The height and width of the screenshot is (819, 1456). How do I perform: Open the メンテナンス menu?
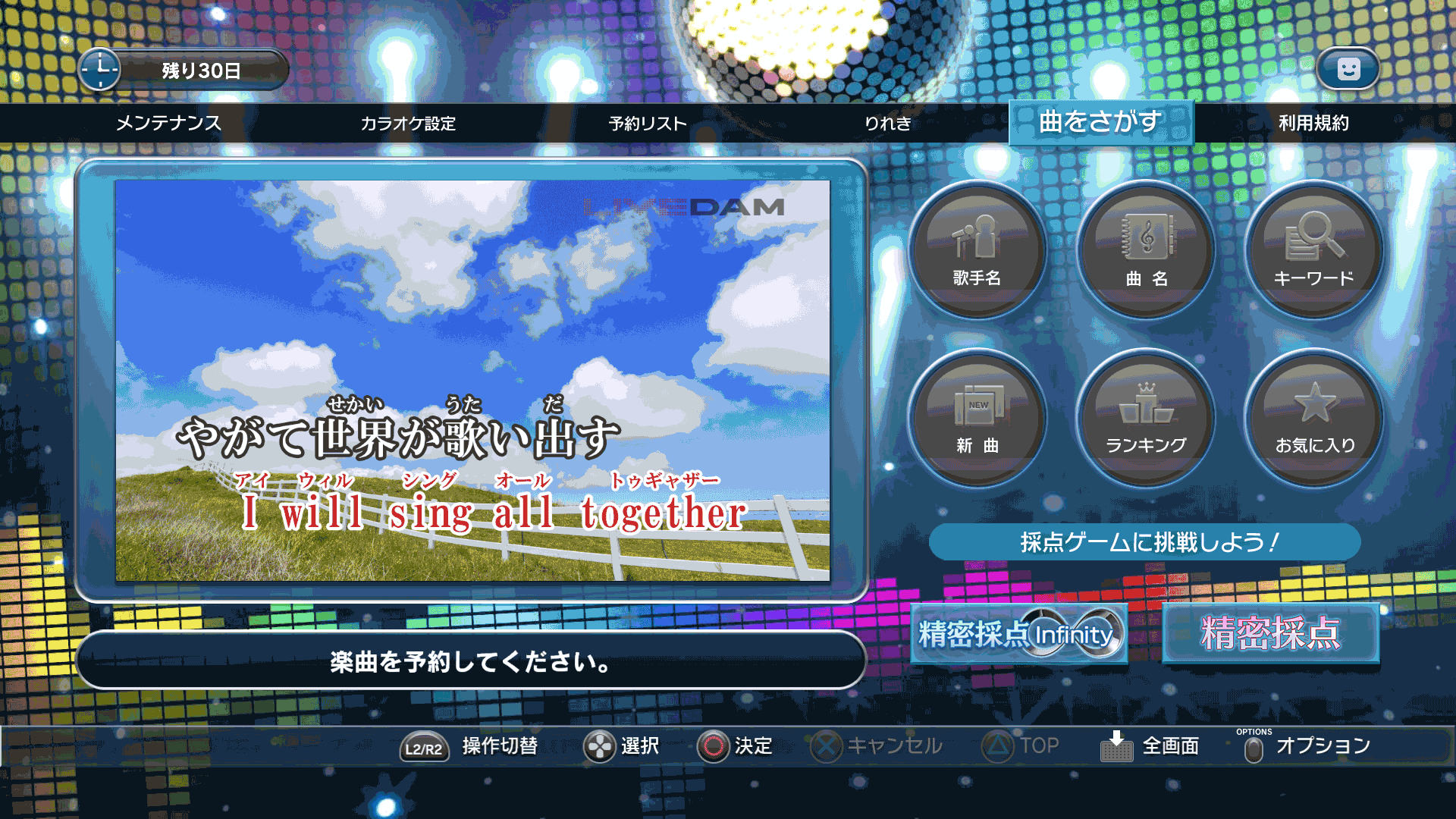[x=168, y=124]
